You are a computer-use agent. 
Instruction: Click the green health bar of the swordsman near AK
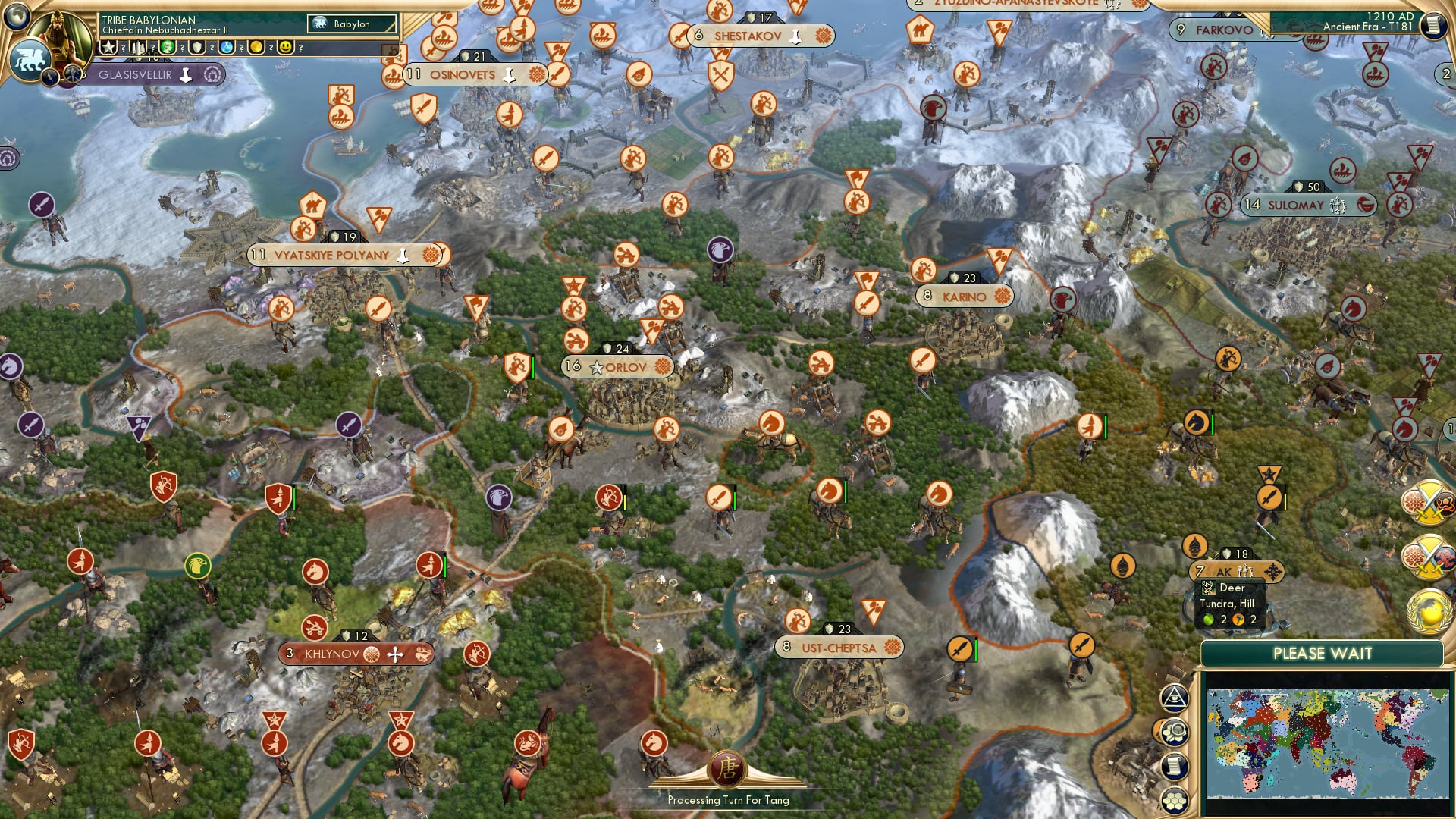[1285, 497]
